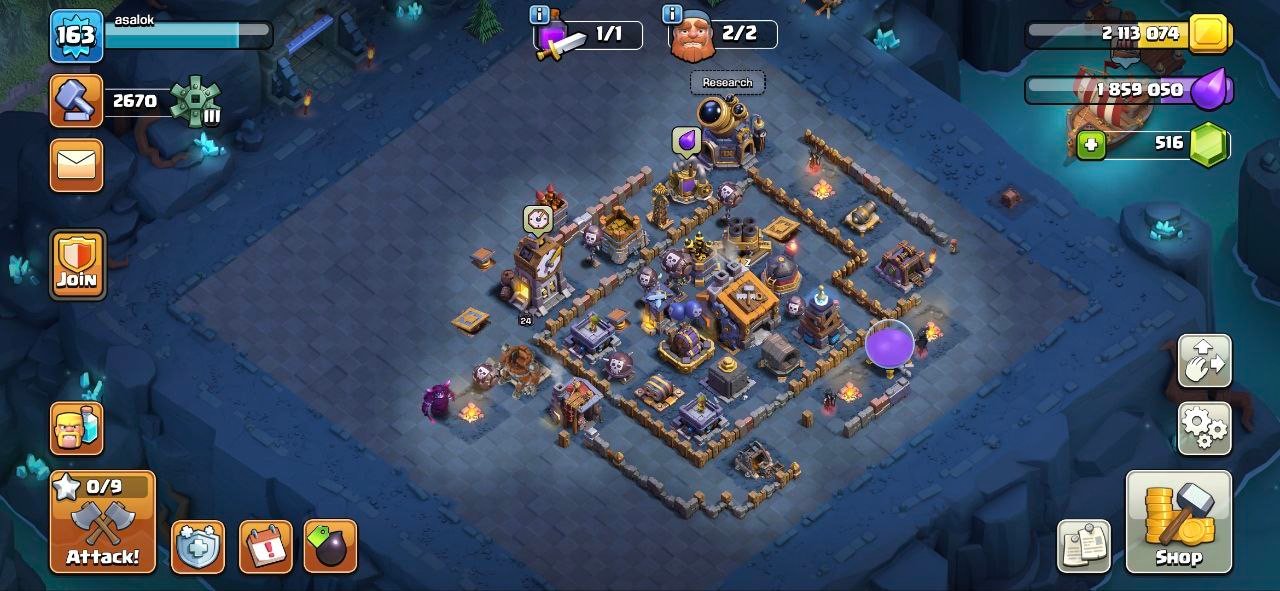Open the bomb with price tag offer
1280x591 pixels.
330,546
